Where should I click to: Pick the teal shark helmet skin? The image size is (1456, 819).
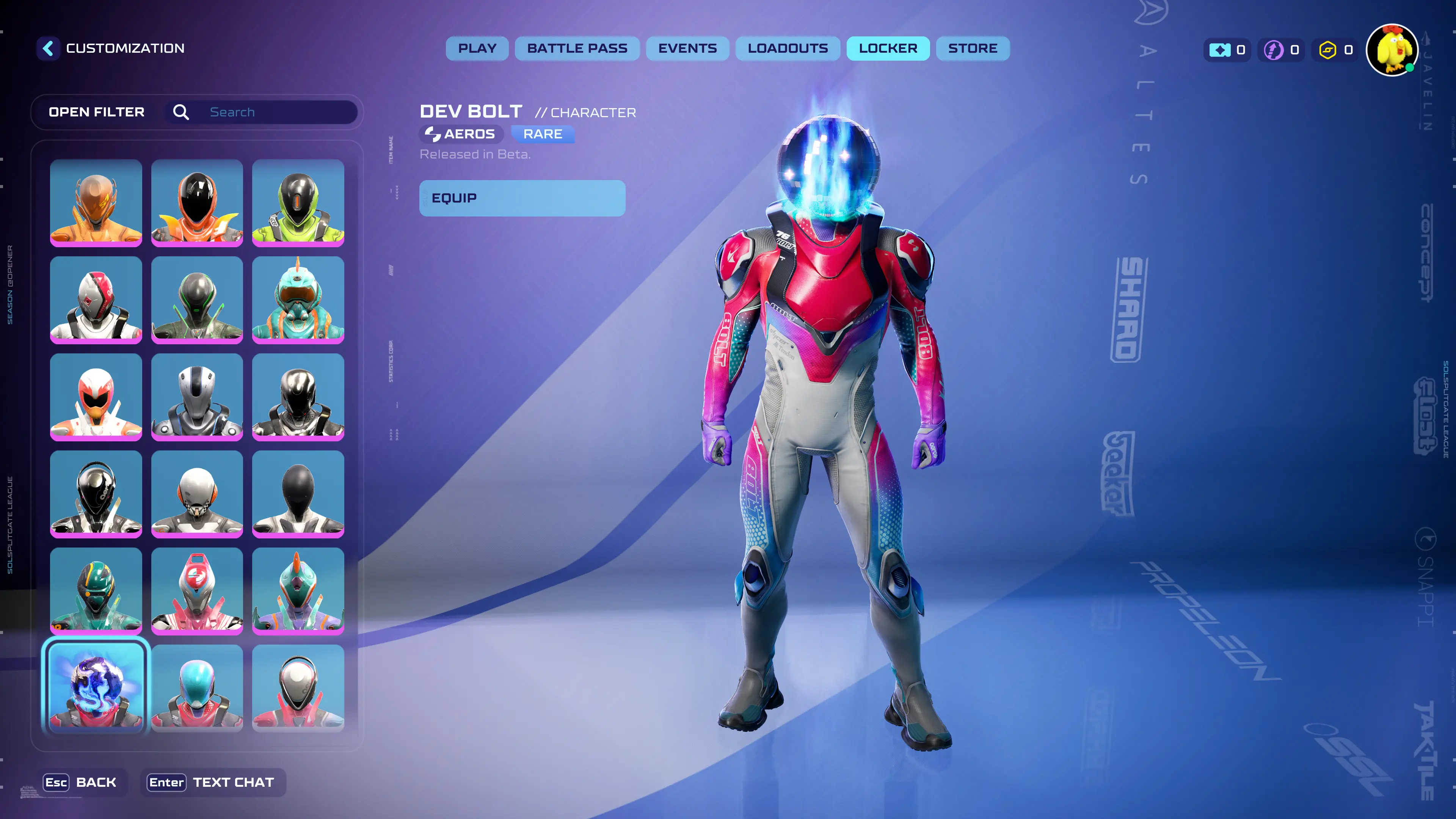(x=298, y=300)
